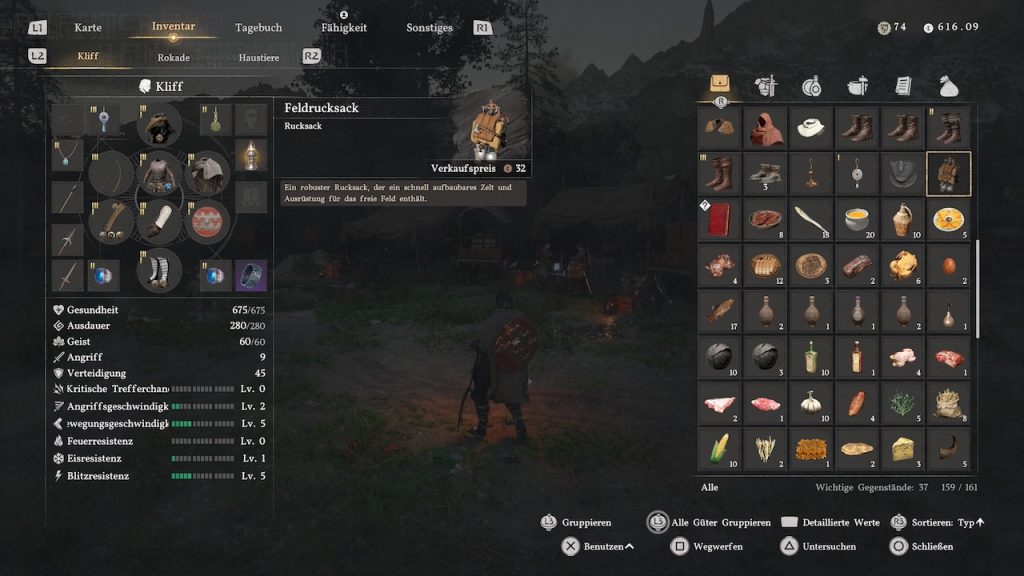This screenshot has height=576, width=1024.
Task: Go to the Sonstiges tab
Action: (429, 28)
